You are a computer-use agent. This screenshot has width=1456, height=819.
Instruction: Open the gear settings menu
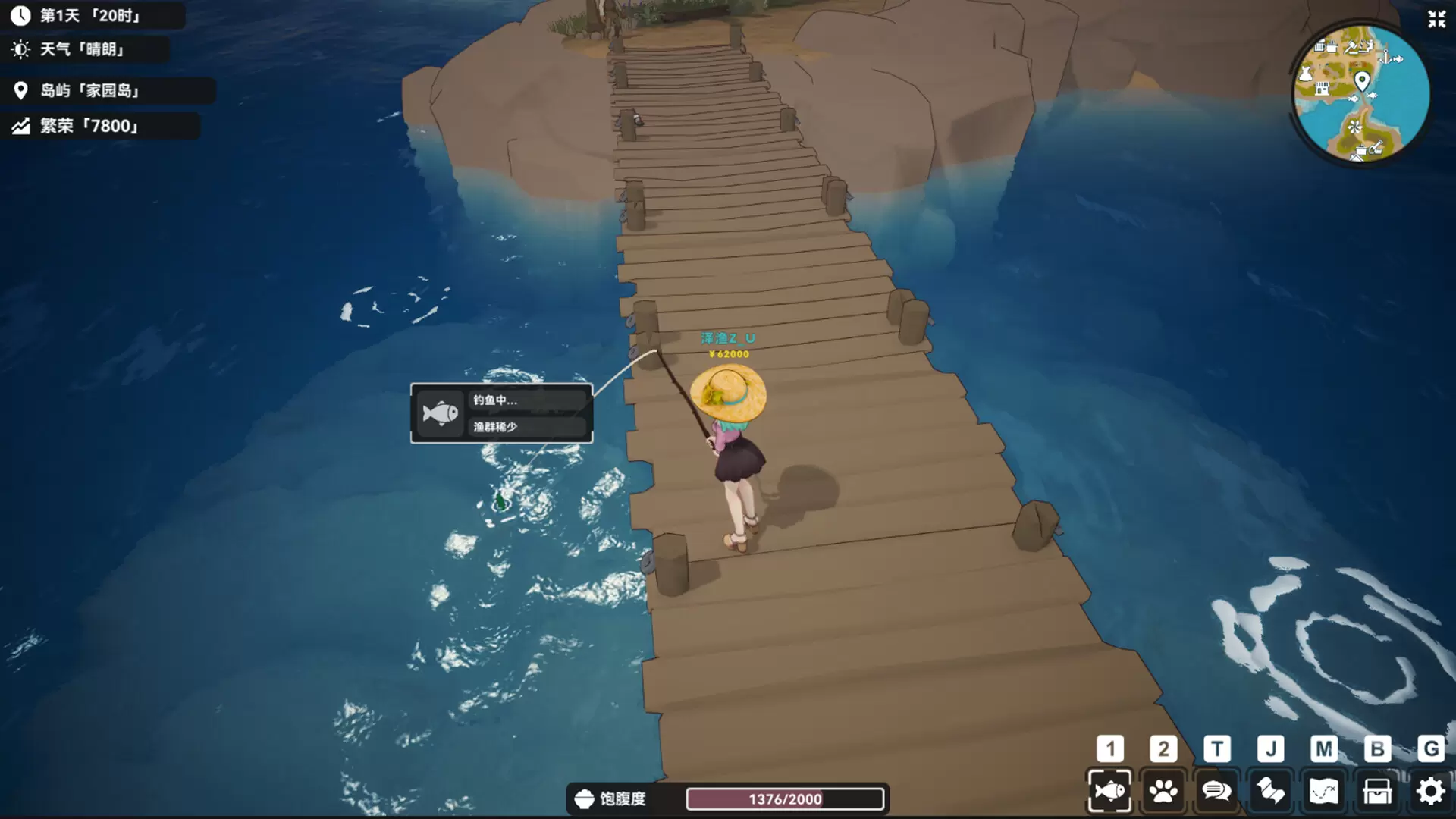point(1430,792)
